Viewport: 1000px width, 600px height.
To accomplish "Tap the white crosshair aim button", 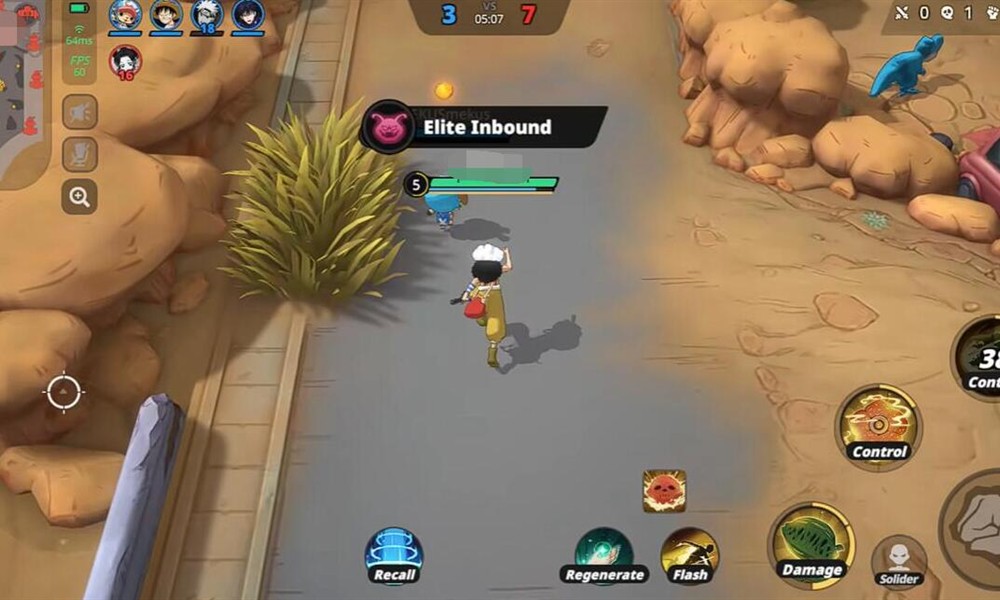I will tap(63, 391).
